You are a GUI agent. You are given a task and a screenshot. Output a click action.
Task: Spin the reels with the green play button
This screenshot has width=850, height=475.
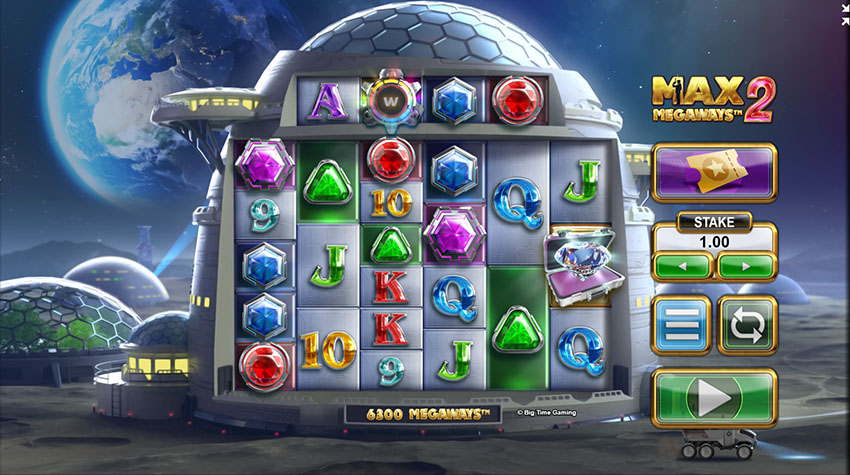(714, 398)
